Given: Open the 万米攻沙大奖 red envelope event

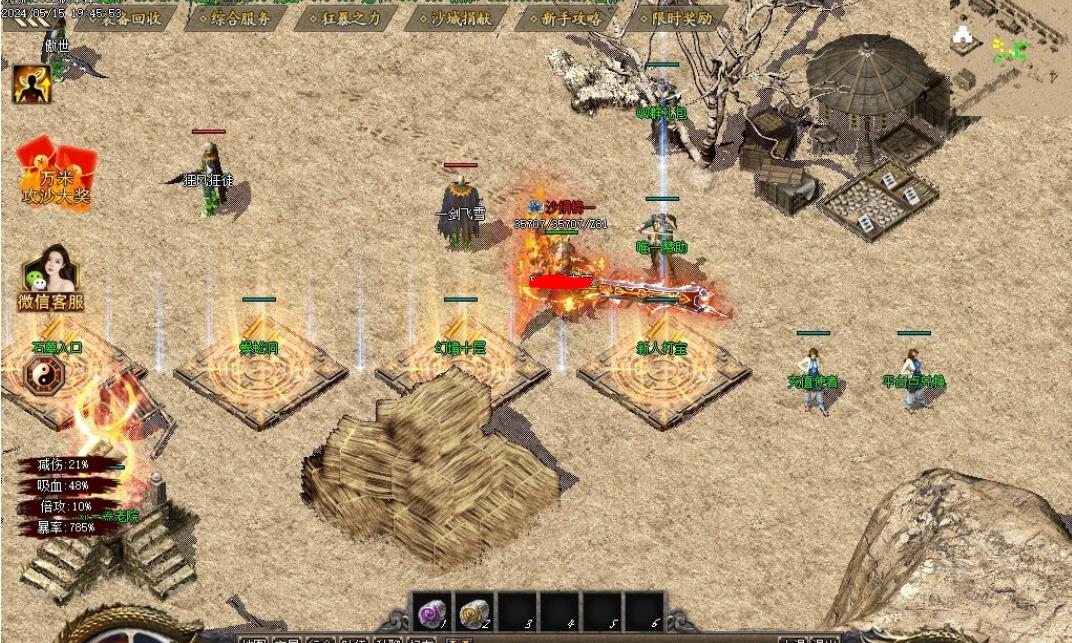Looking at the screenshot, I should click(56, 174).
